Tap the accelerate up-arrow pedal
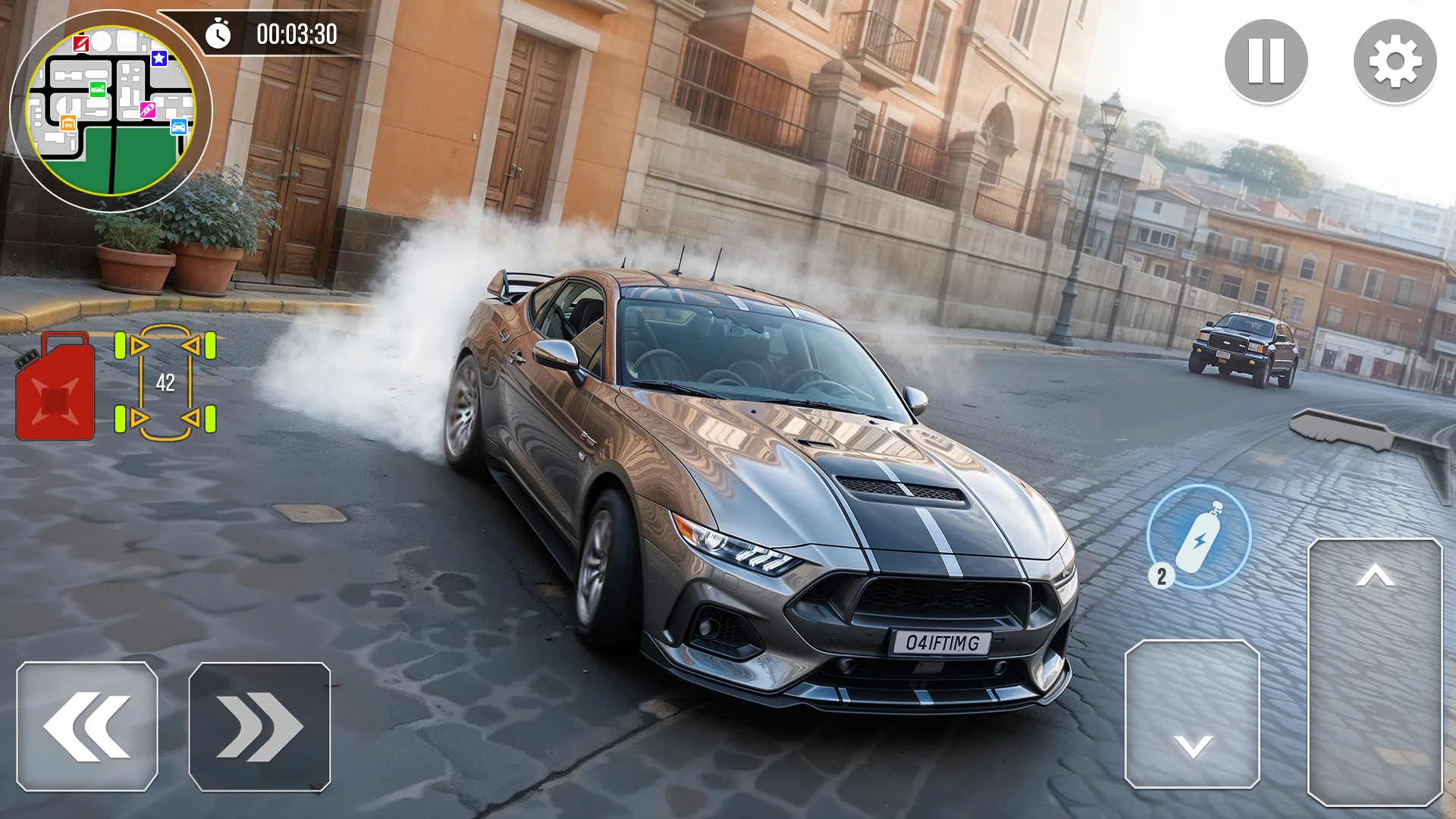 coord(1375,671)
